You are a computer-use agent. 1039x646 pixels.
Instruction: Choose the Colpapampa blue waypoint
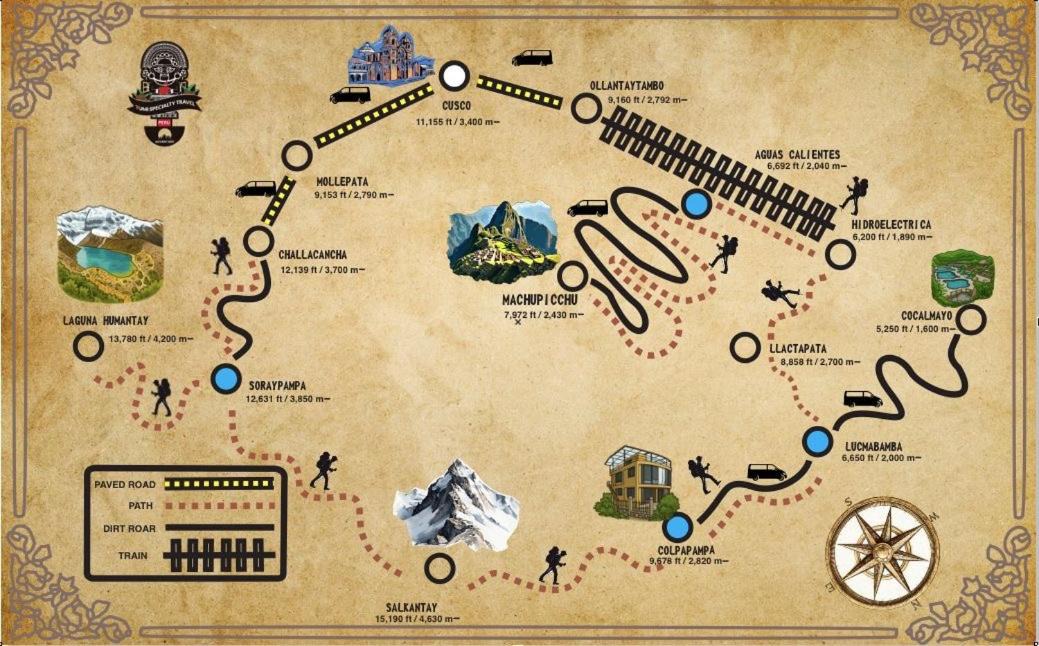(678, 528)
